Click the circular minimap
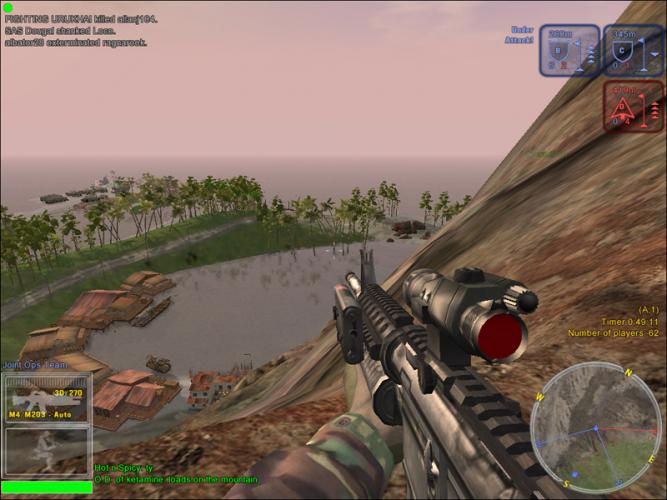The image size is (667, 500). coord(596,428)
